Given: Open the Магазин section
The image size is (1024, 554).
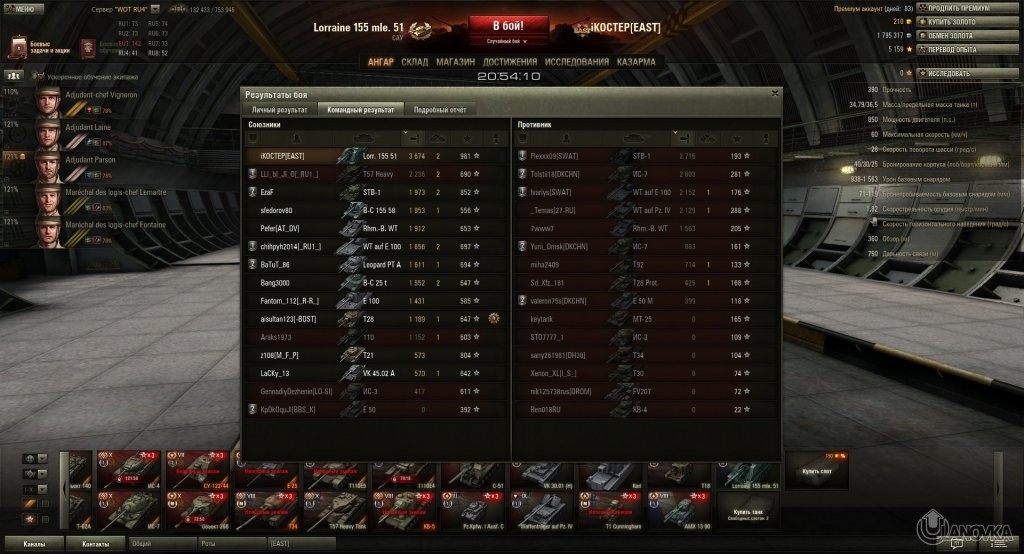Looking at the screenshot, I should (455, 62).
